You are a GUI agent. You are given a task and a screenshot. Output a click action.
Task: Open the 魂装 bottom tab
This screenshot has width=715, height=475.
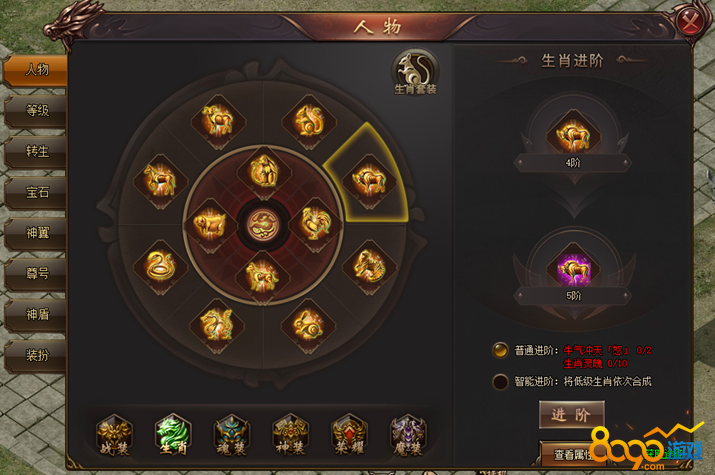tap(231, 435)
